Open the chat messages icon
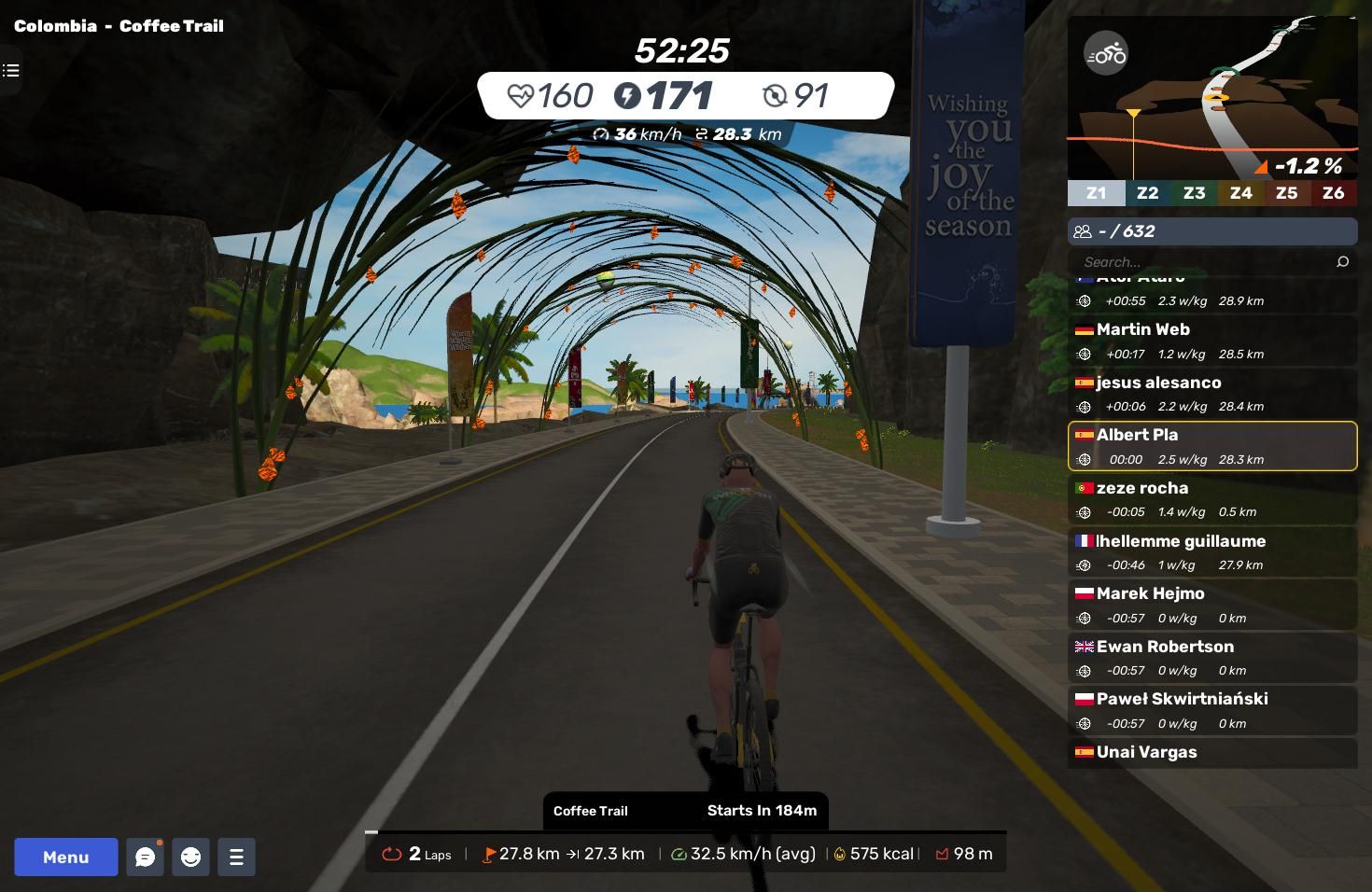This screenshot has height=892, width=1372. 145,857
